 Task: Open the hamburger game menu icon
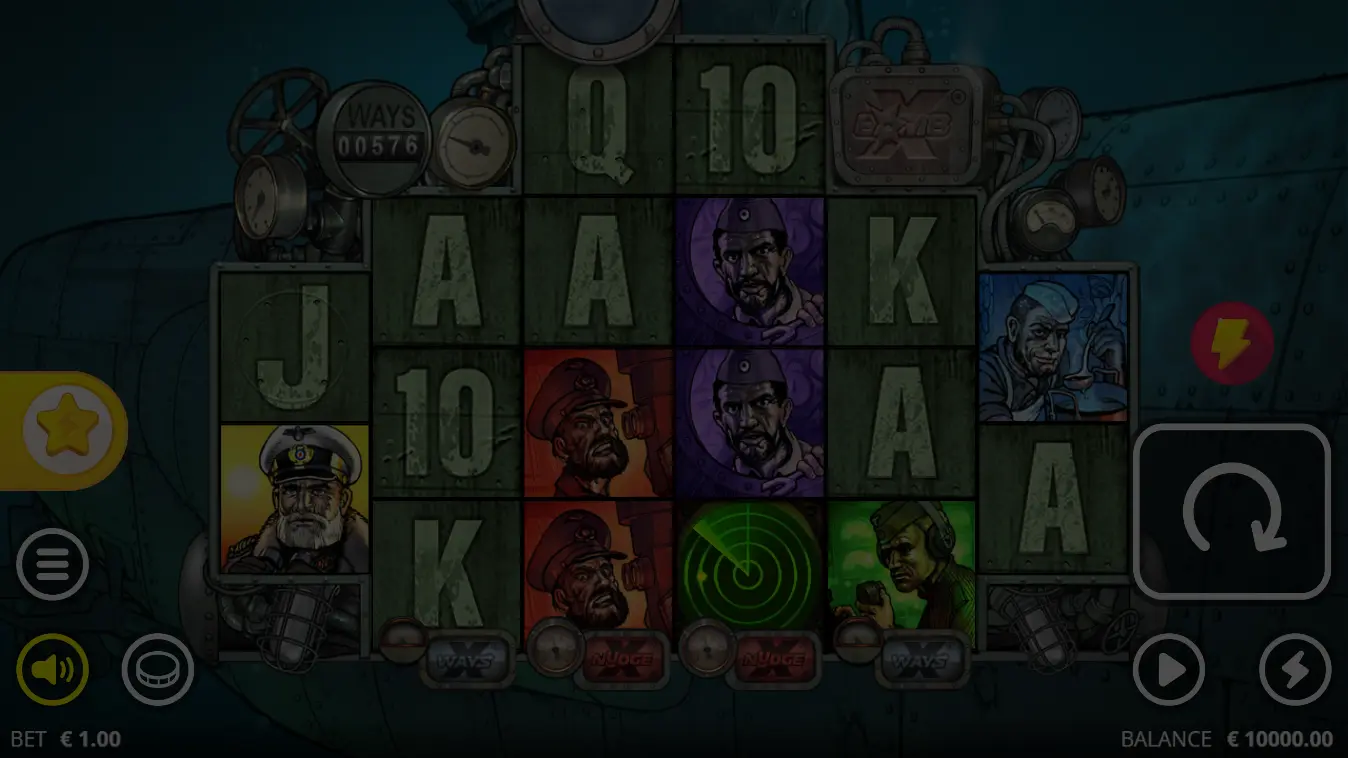[x=52, y=563]
